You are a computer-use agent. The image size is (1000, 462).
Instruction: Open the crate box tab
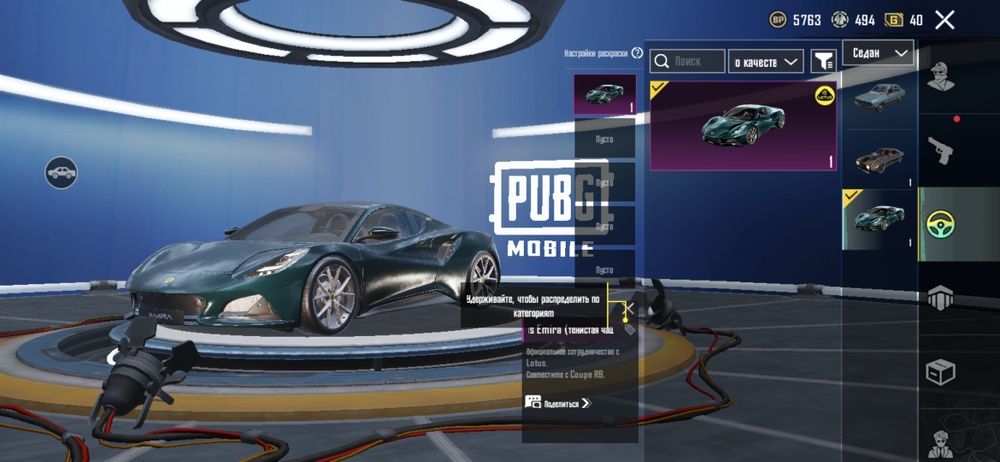[940, 371]
